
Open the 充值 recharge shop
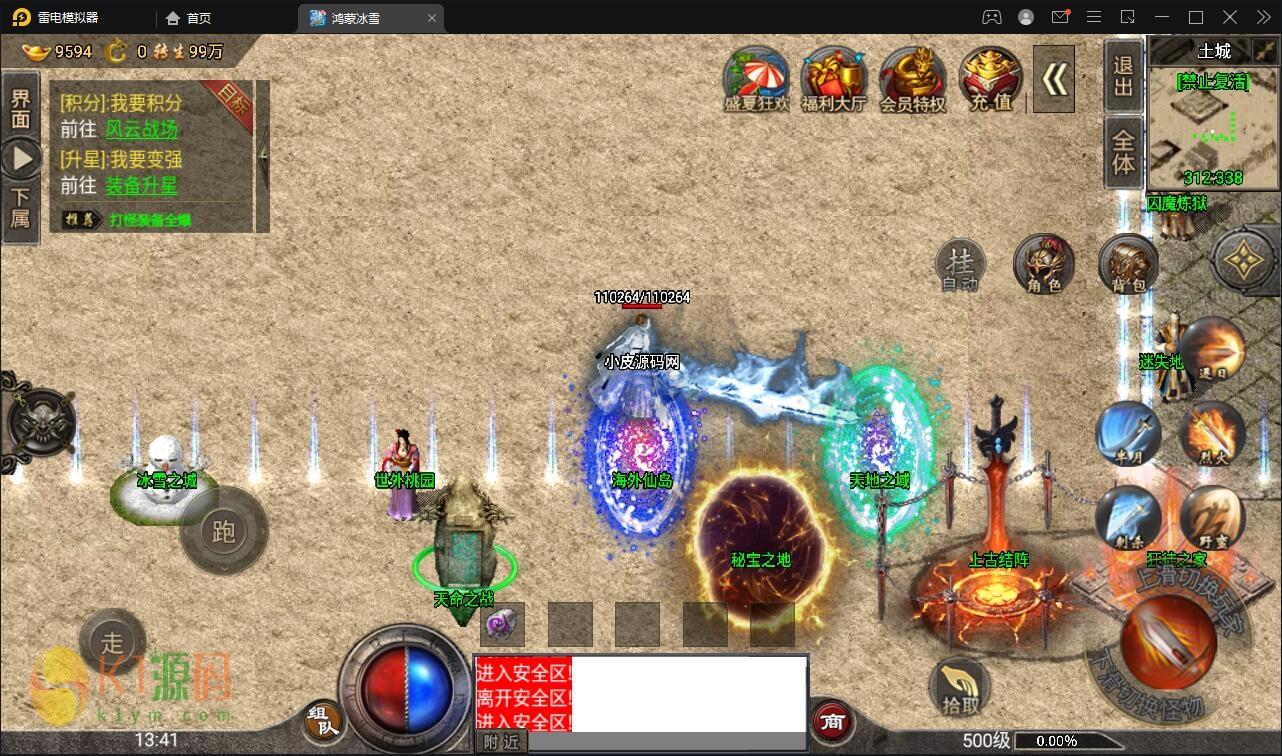coord(990,78)
